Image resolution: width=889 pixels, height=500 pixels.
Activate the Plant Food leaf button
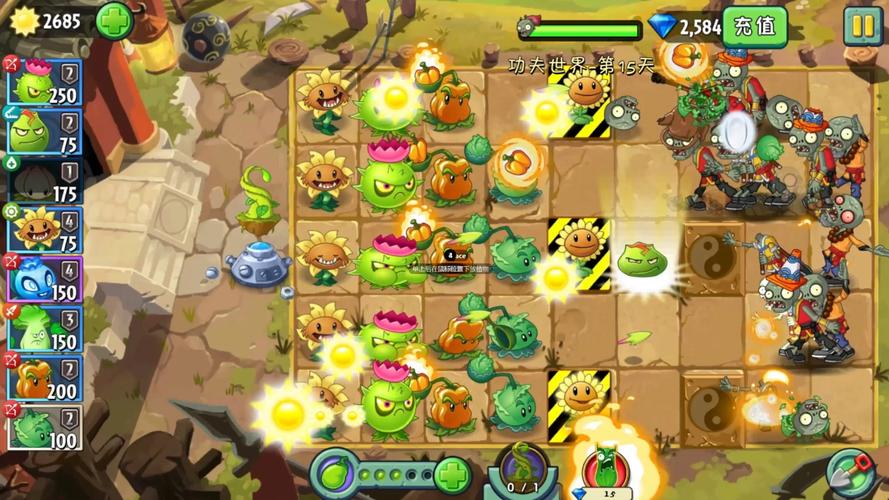(335, 472)
